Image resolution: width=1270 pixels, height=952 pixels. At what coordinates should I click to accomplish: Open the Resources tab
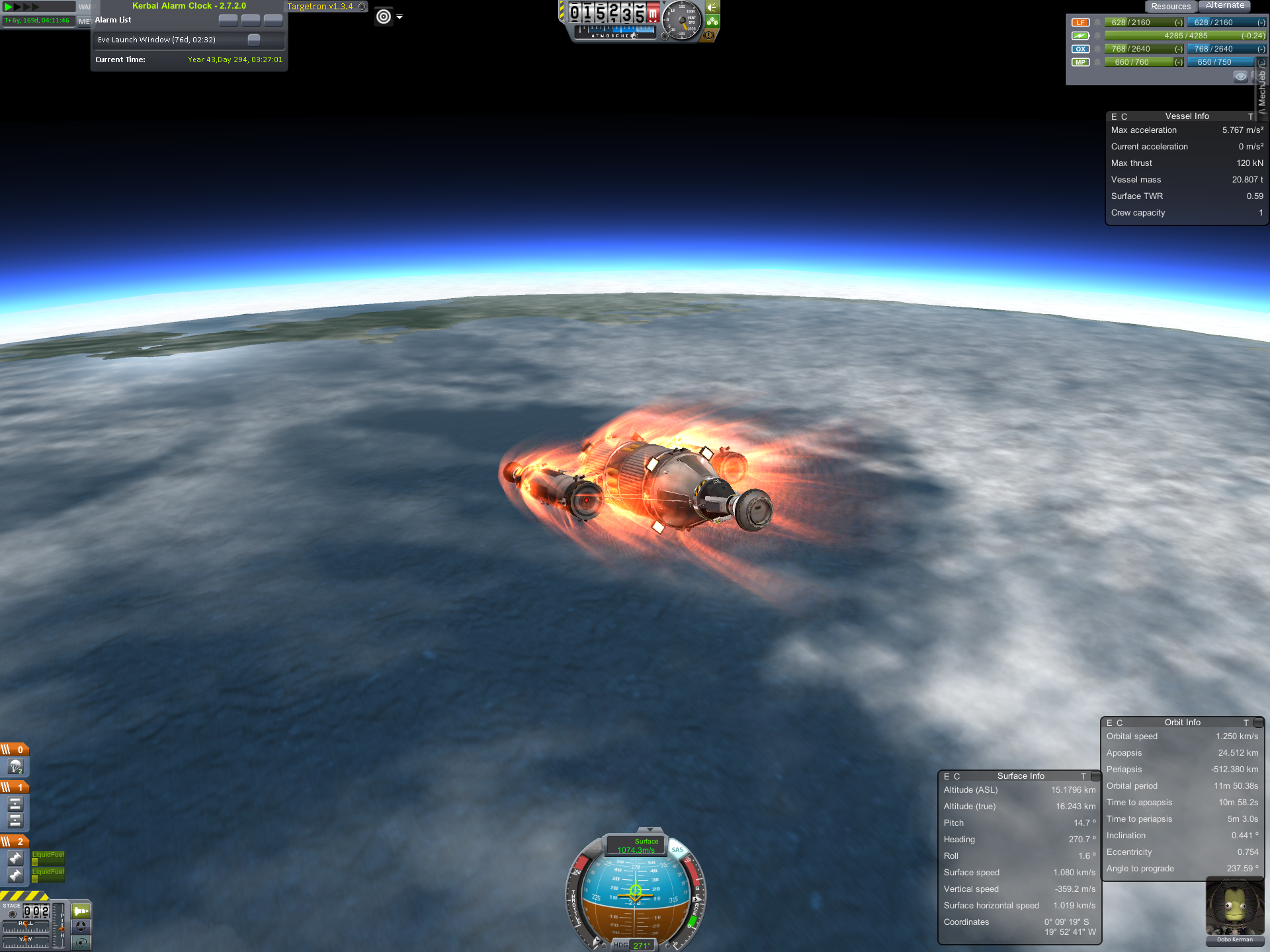click(1170, 7)
